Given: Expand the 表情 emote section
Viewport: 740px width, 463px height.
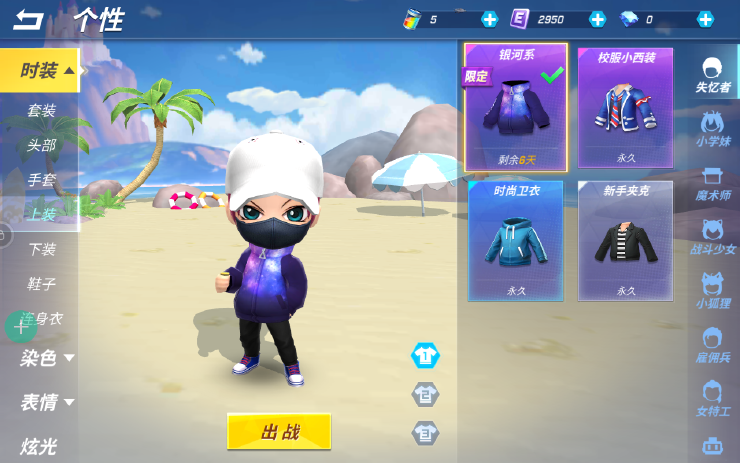Looking at the screenshot, I should point(46,402).
